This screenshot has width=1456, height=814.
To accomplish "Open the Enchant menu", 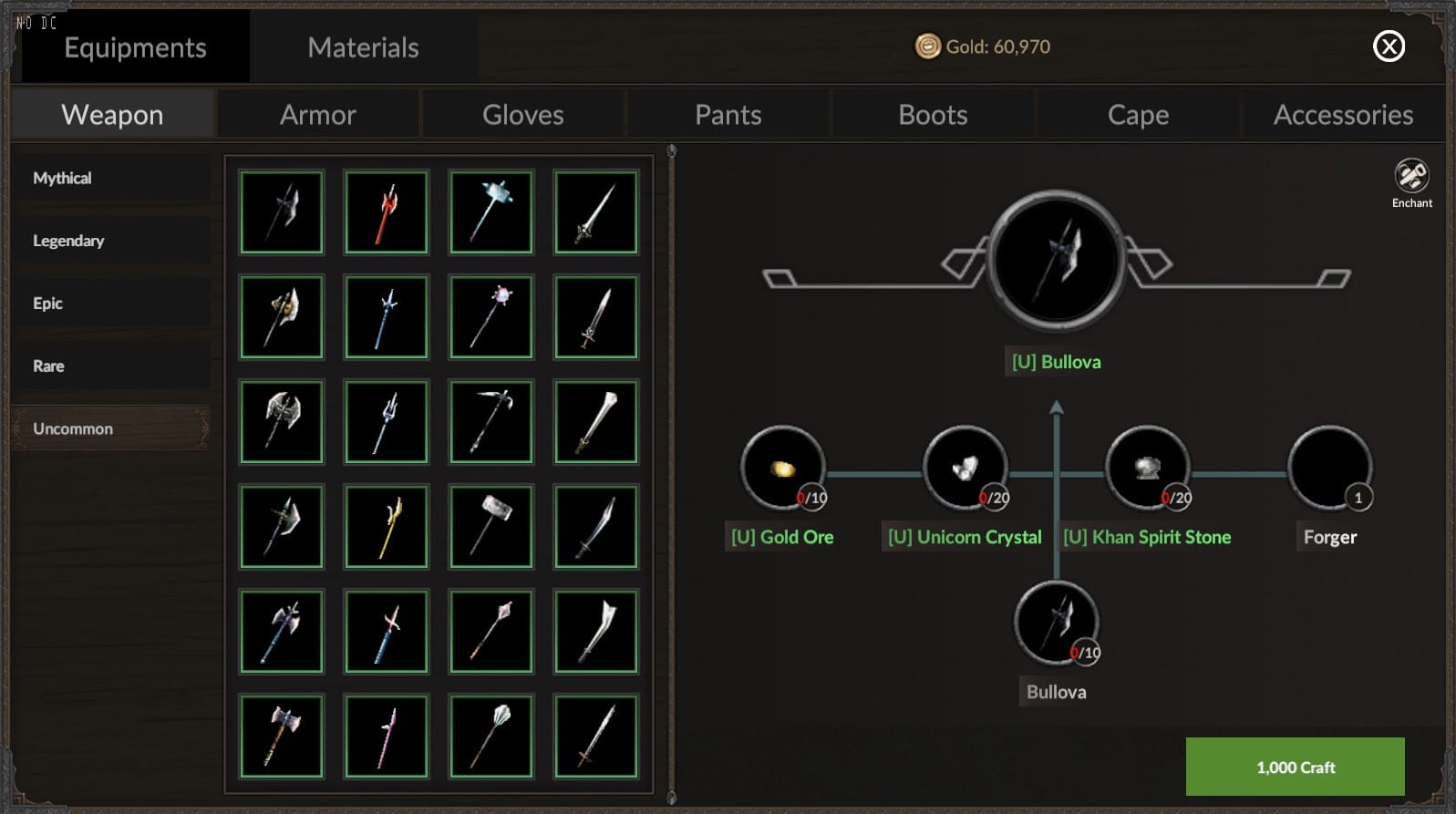I will coord(1411,182).
